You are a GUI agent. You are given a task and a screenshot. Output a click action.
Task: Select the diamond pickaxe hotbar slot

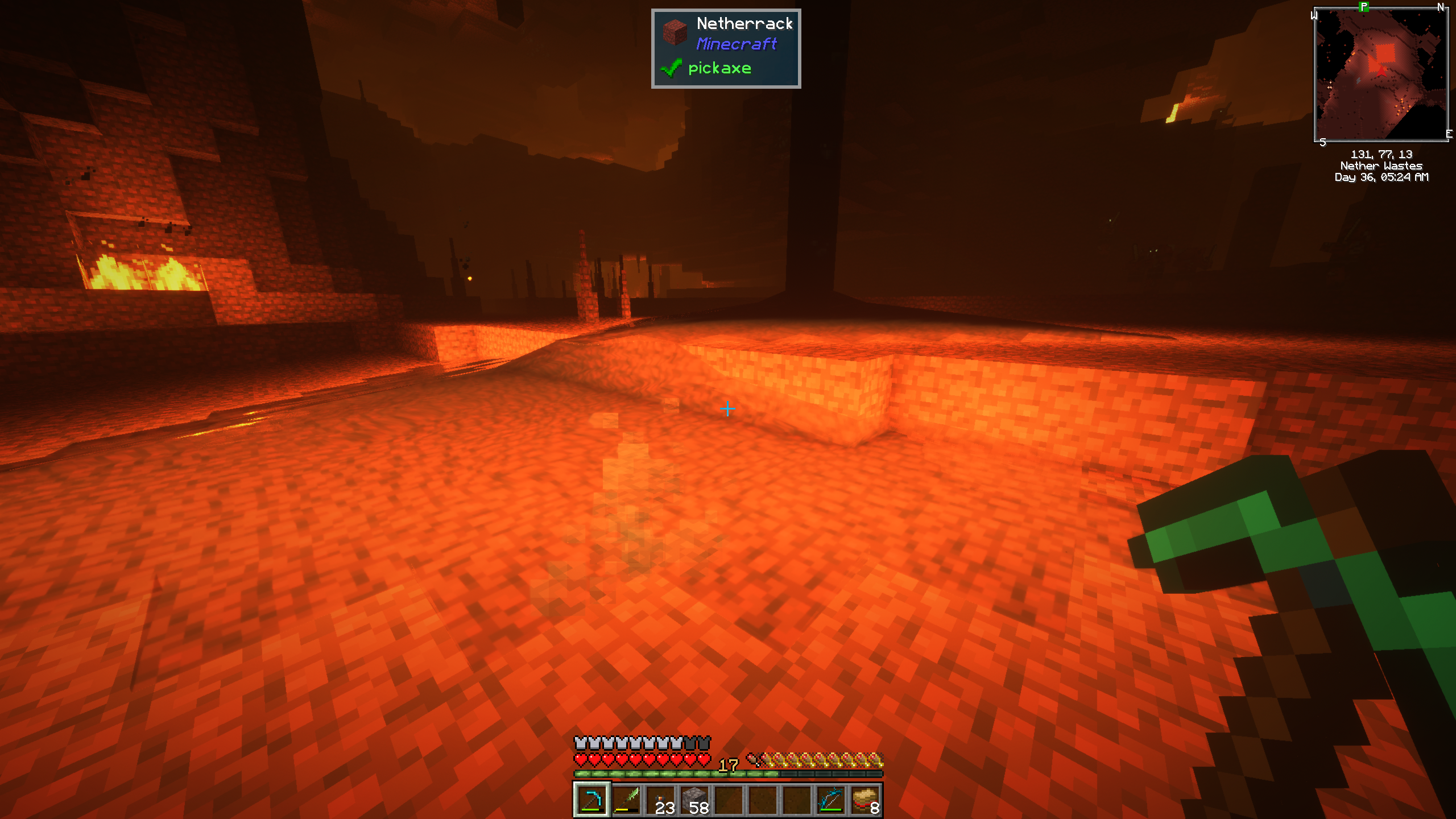pyautogui.click(x=591, y=800)
